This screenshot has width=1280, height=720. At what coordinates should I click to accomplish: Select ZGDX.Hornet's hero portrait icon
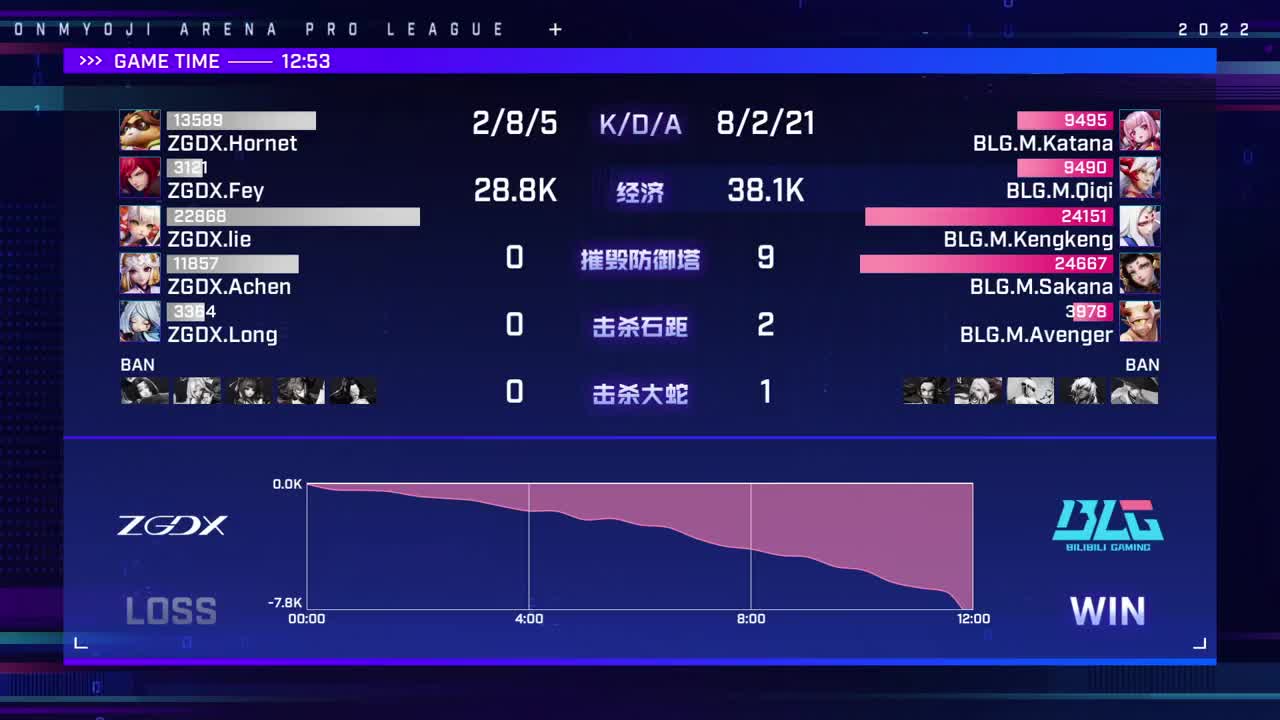(140, 129)
